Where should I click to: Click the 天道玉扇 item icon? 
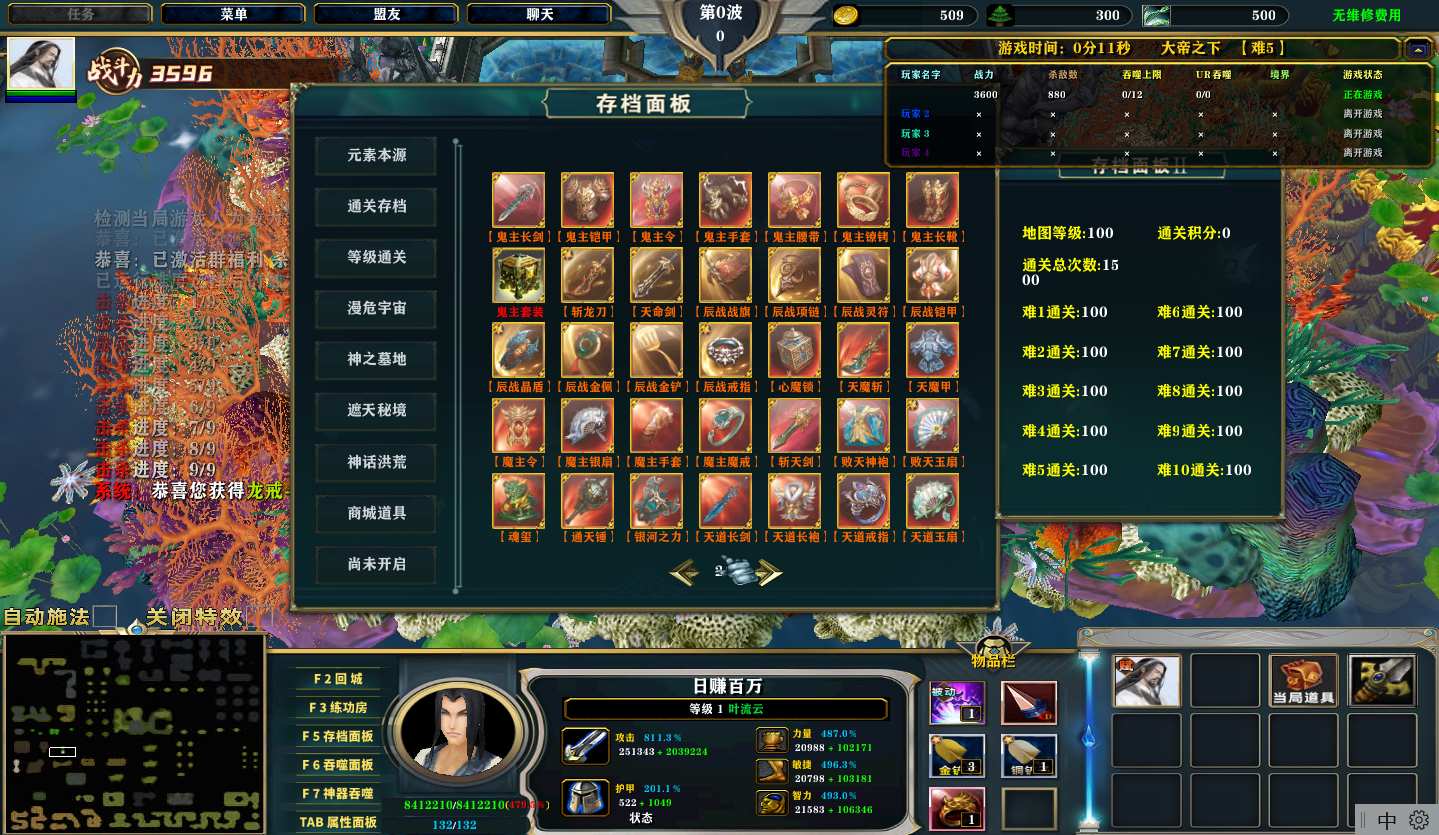coord(932,500)
